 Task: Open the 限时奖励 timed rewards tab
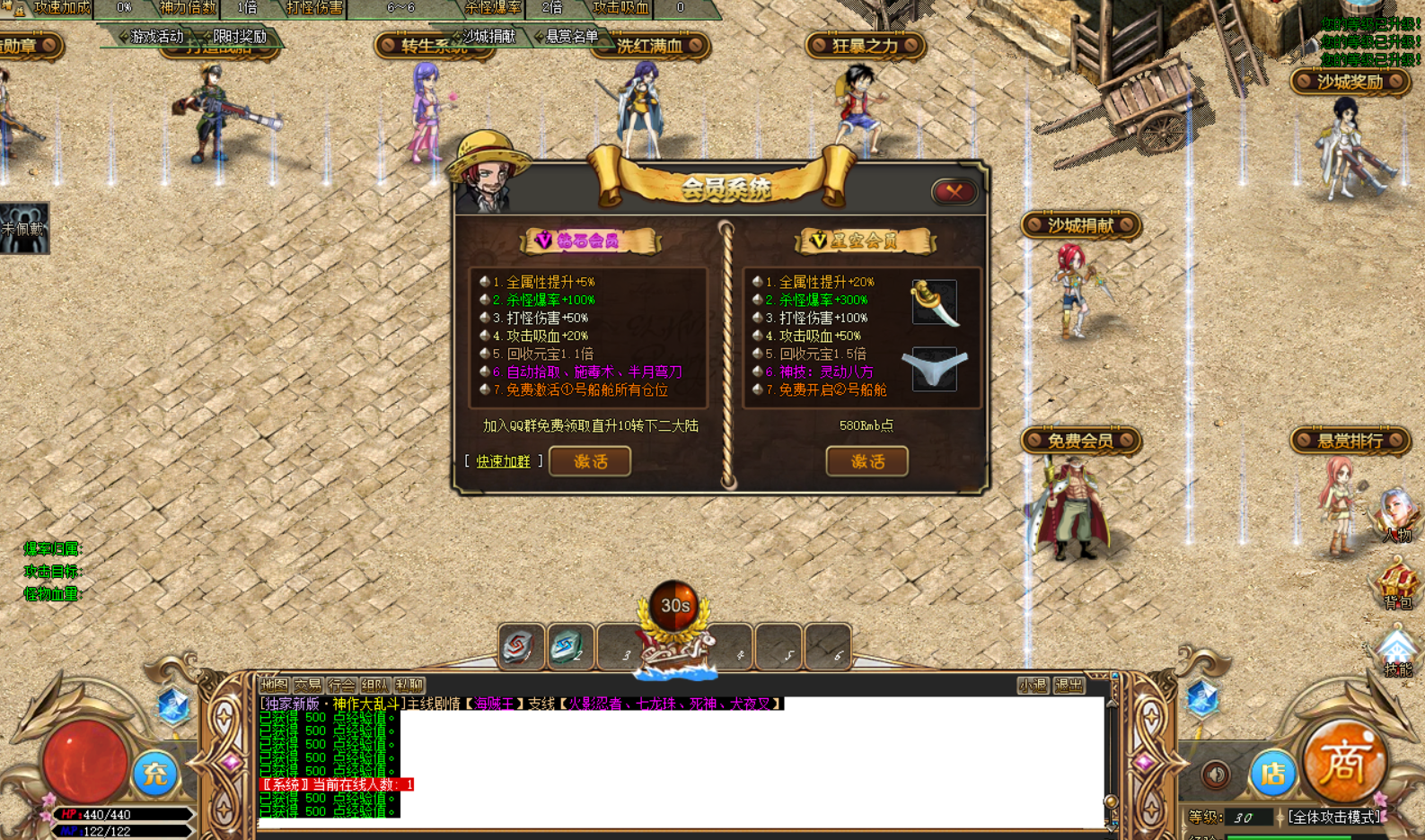click(x=239, y=37)
